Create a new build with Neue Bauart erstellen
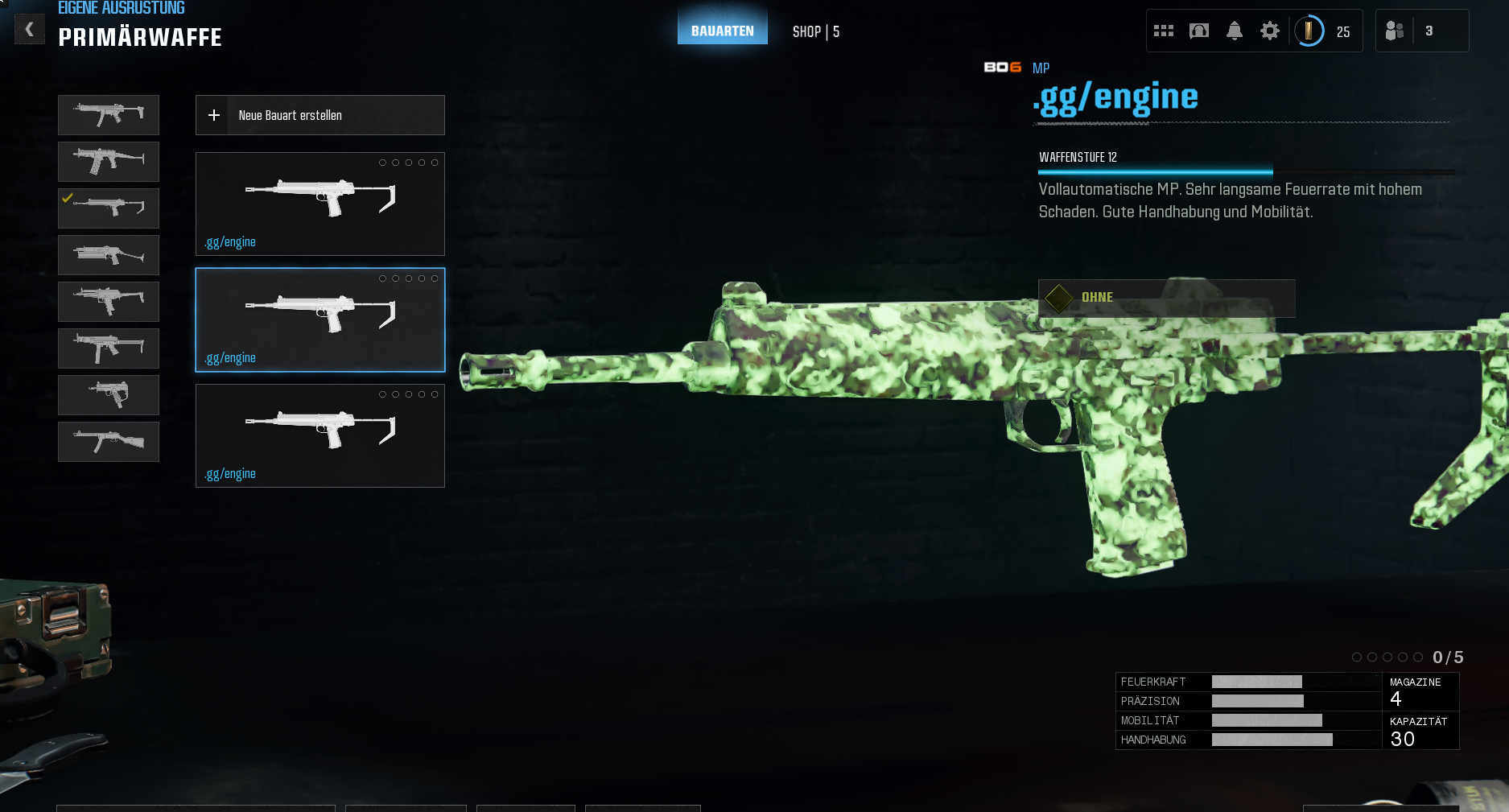 click(320, 115)
